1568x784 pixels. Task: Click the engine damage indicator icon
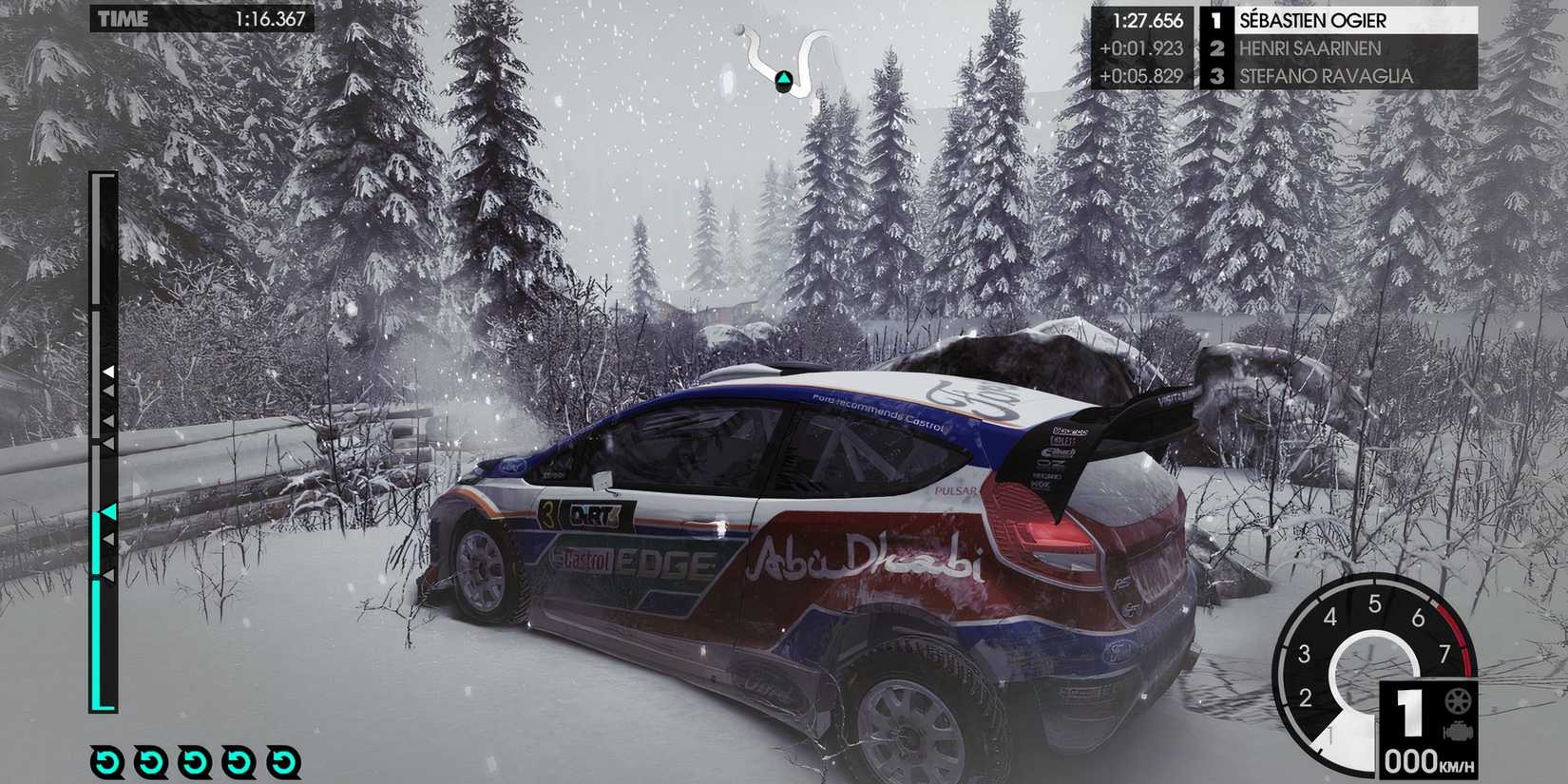(x=1458, y=730)
